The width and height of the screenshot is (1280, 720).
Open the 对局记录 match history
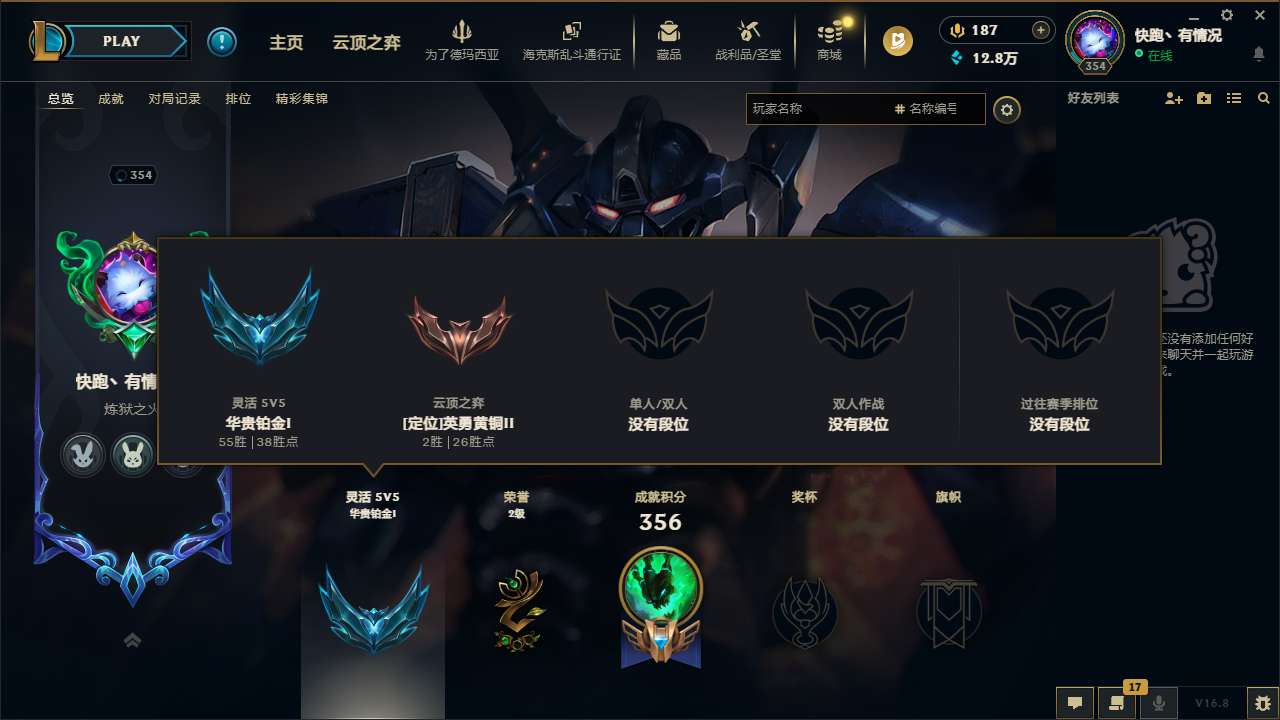click(174, 99)
